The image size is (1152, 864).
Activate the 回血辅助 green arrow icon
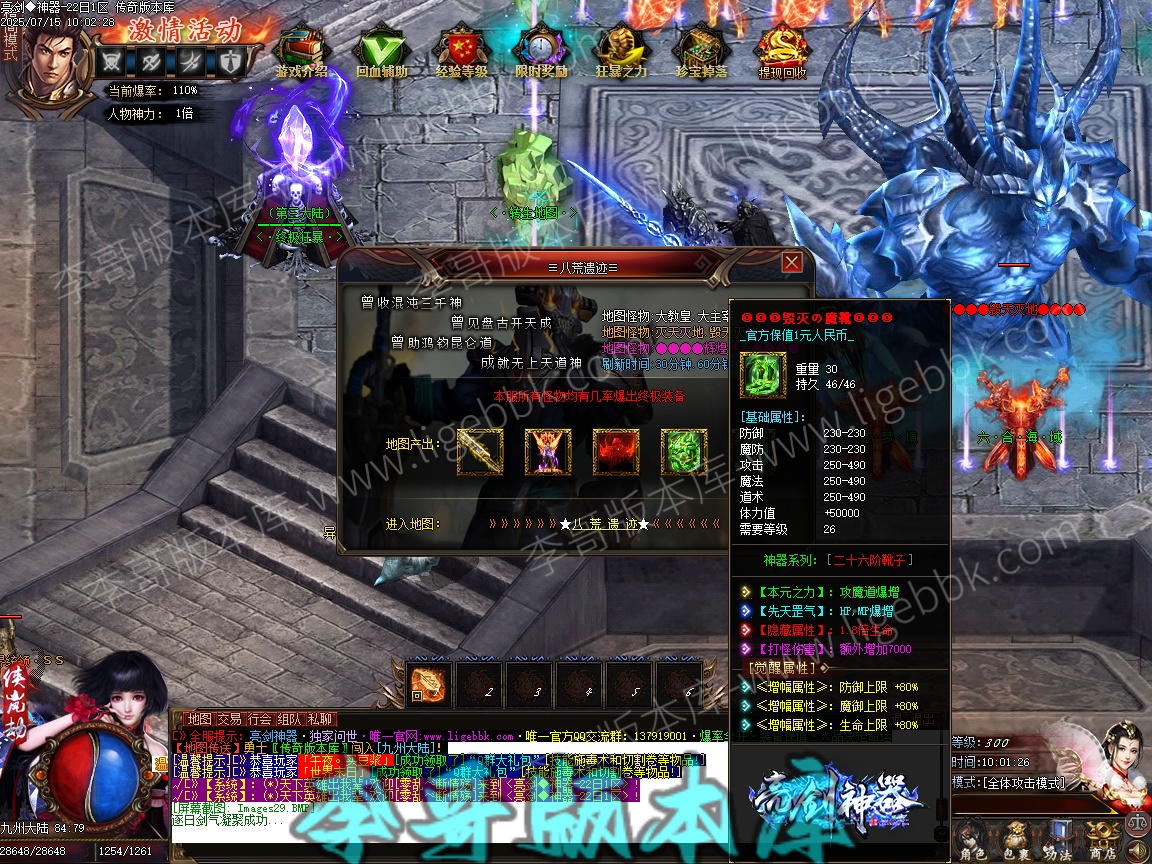[381, 47]
